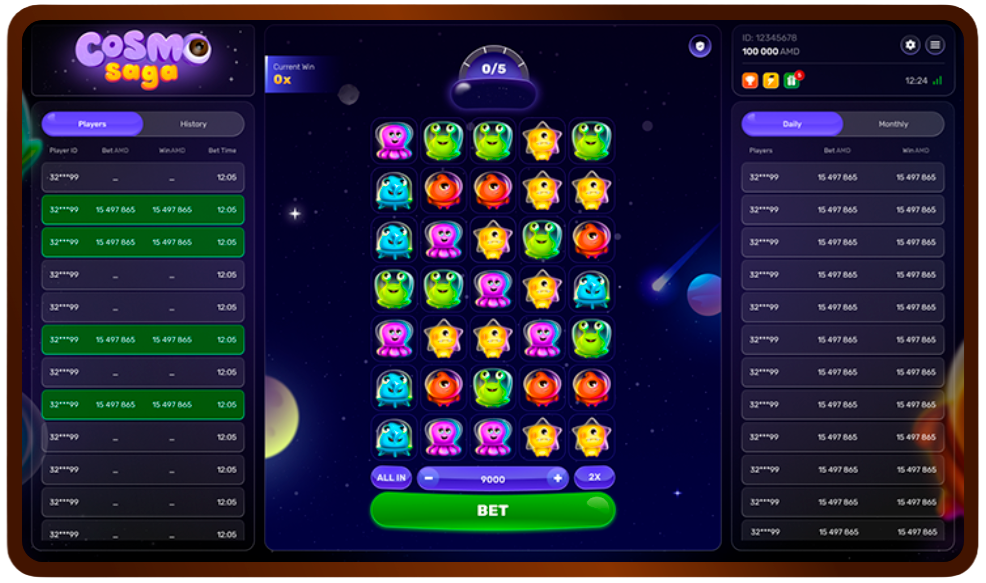Click the green BET button
Viewport: 986px width, 583px height.
coord(492,510)
